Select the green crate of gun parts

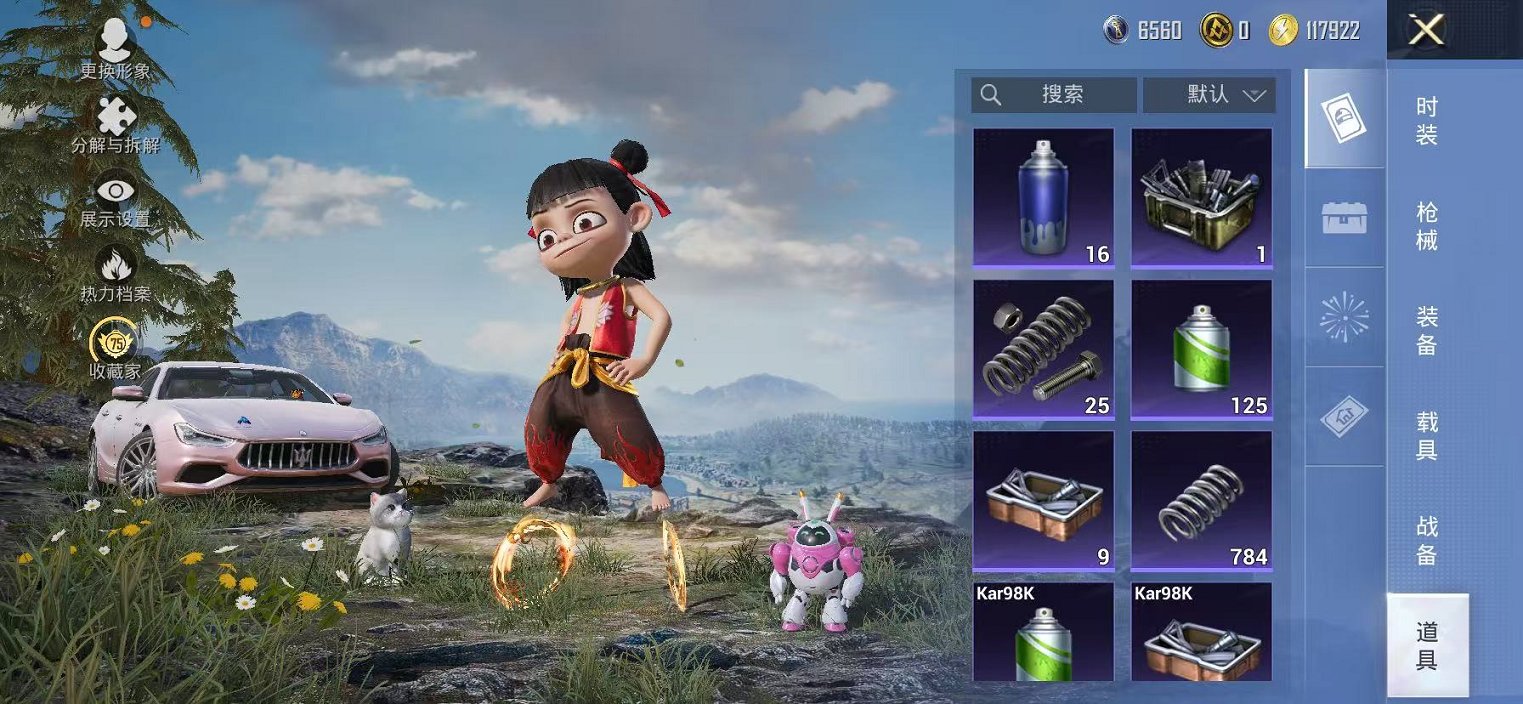coord(1201,197)
